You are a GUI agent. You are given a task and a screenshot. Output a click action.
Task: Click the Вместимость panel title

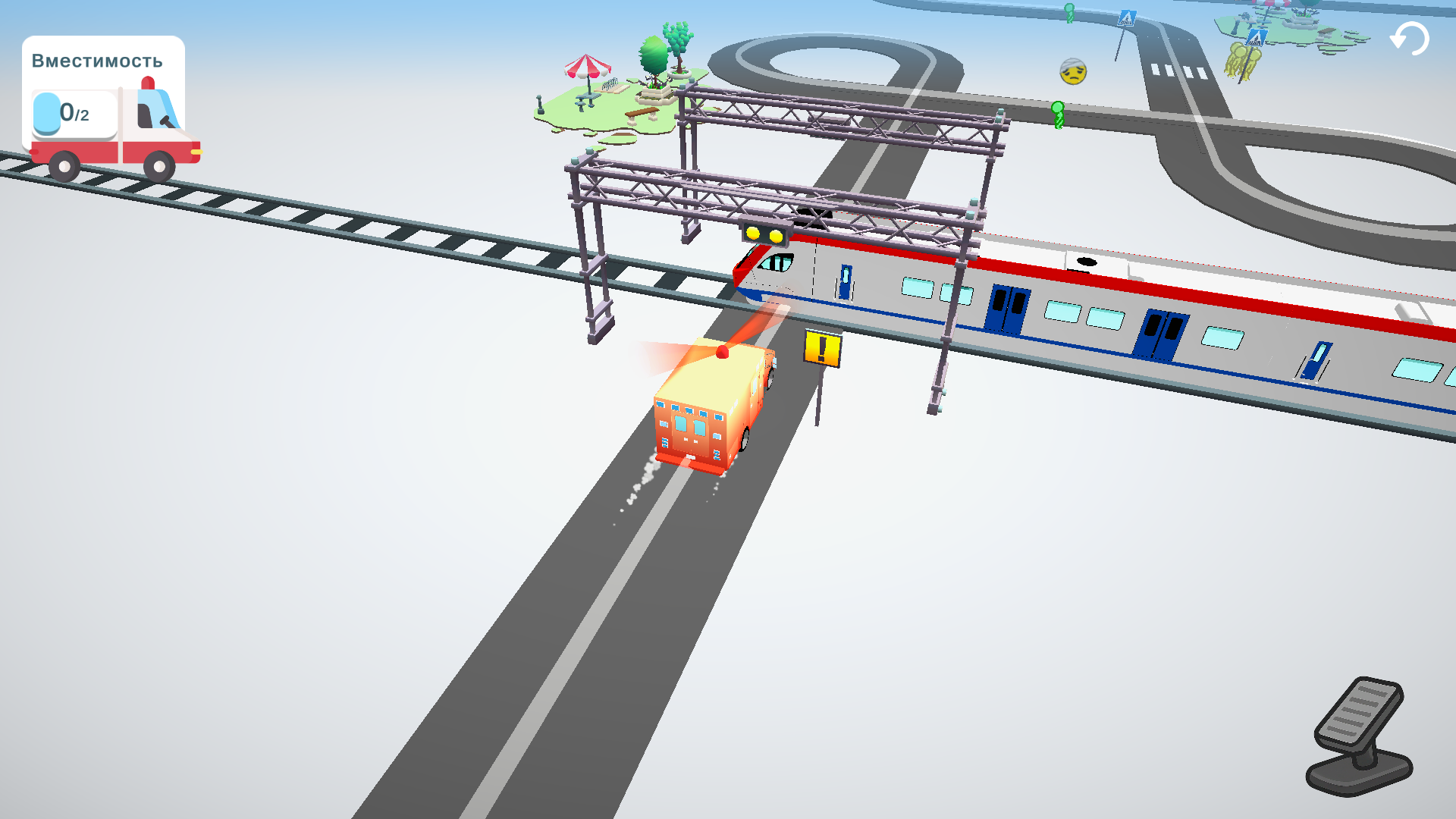(x=96, y=61)
